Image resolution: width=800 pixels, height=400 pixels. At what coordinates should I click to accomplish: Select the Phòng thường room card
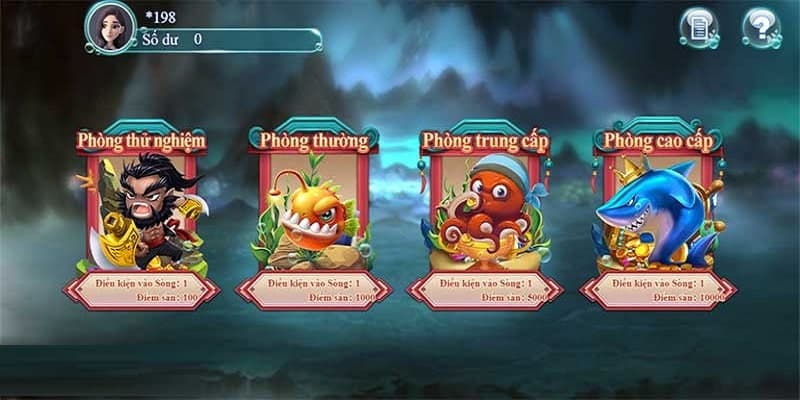pos(314,215)
